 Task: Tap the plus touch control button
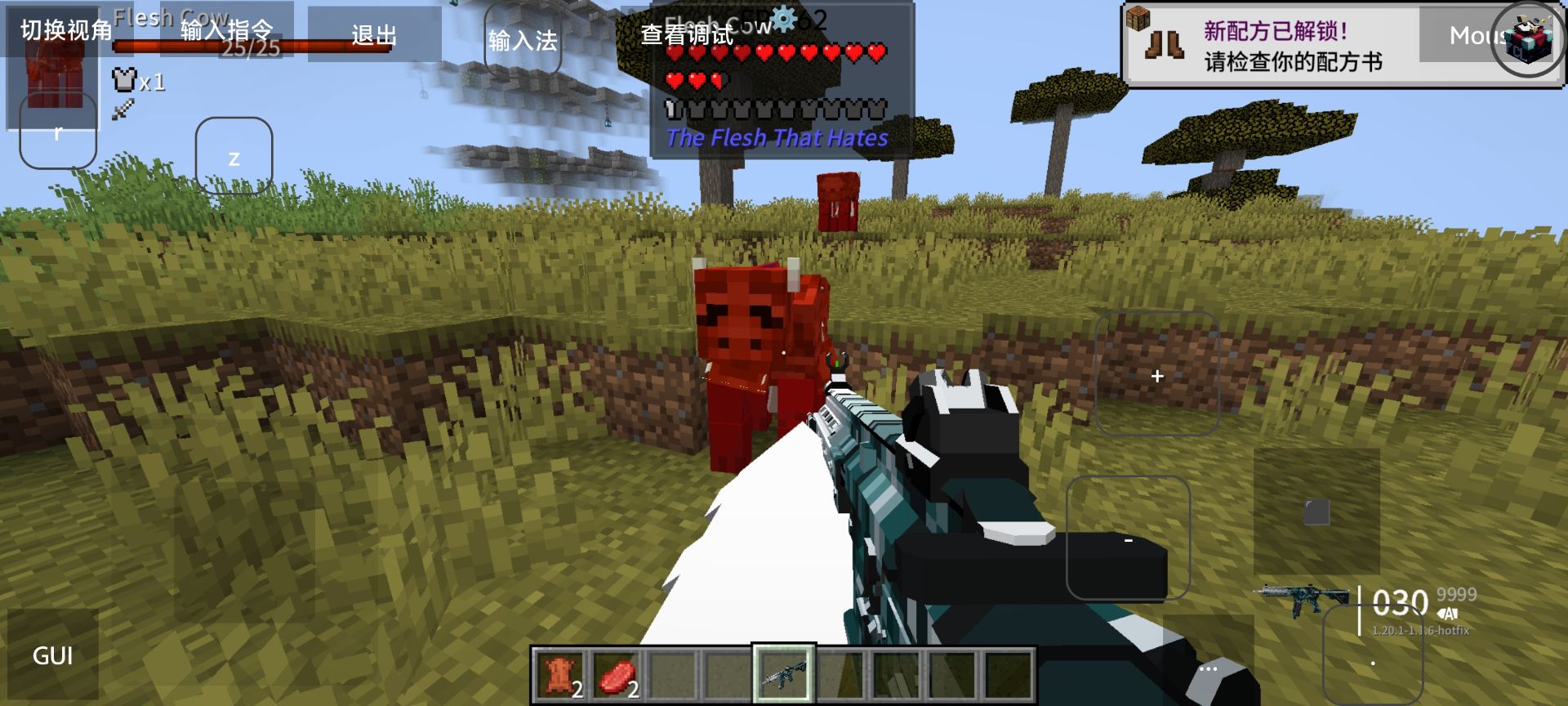tap(1157, 375)
